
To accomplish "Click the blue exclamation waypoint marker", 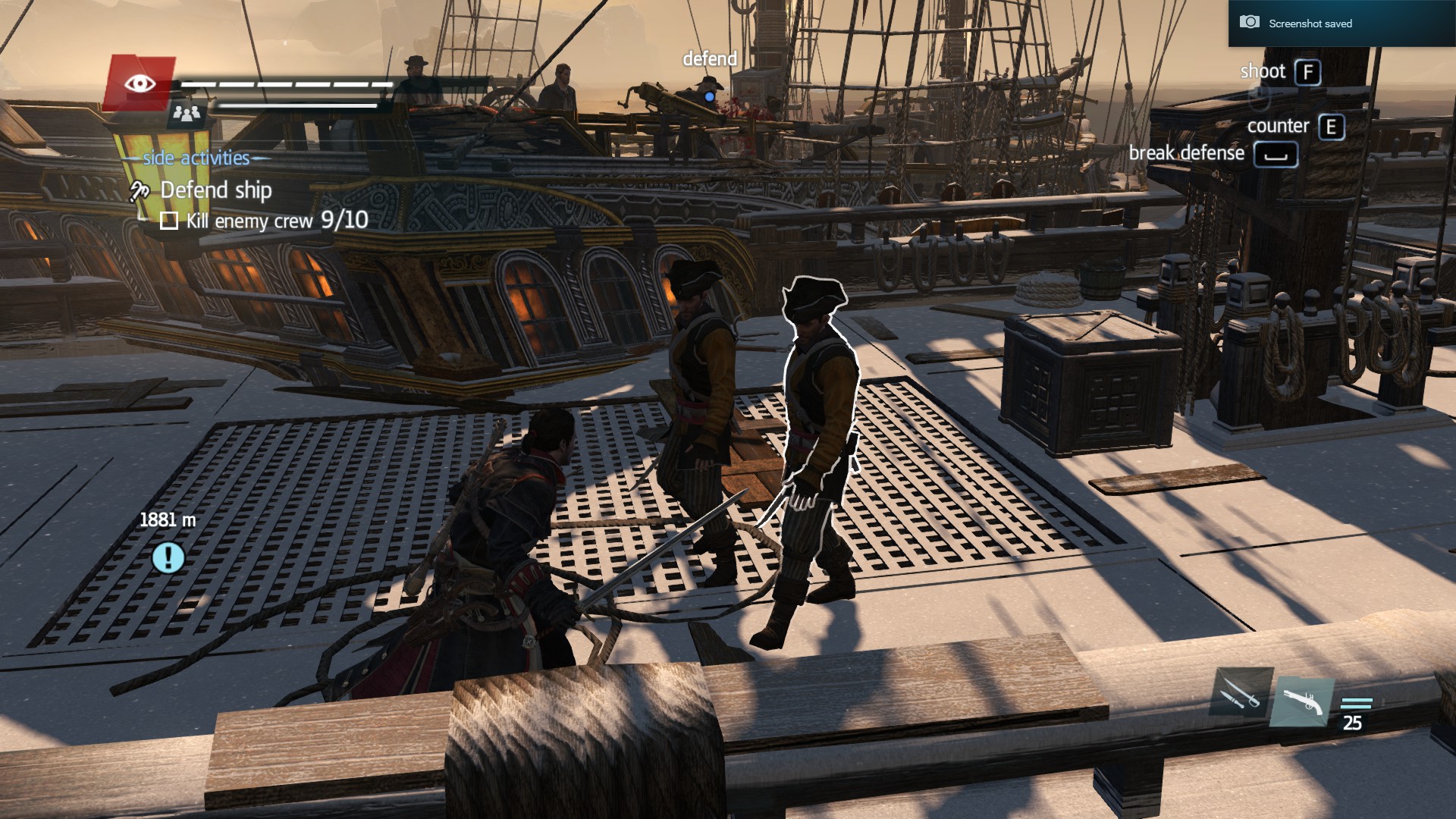I will pyautogui.click(x=168, y=557).
